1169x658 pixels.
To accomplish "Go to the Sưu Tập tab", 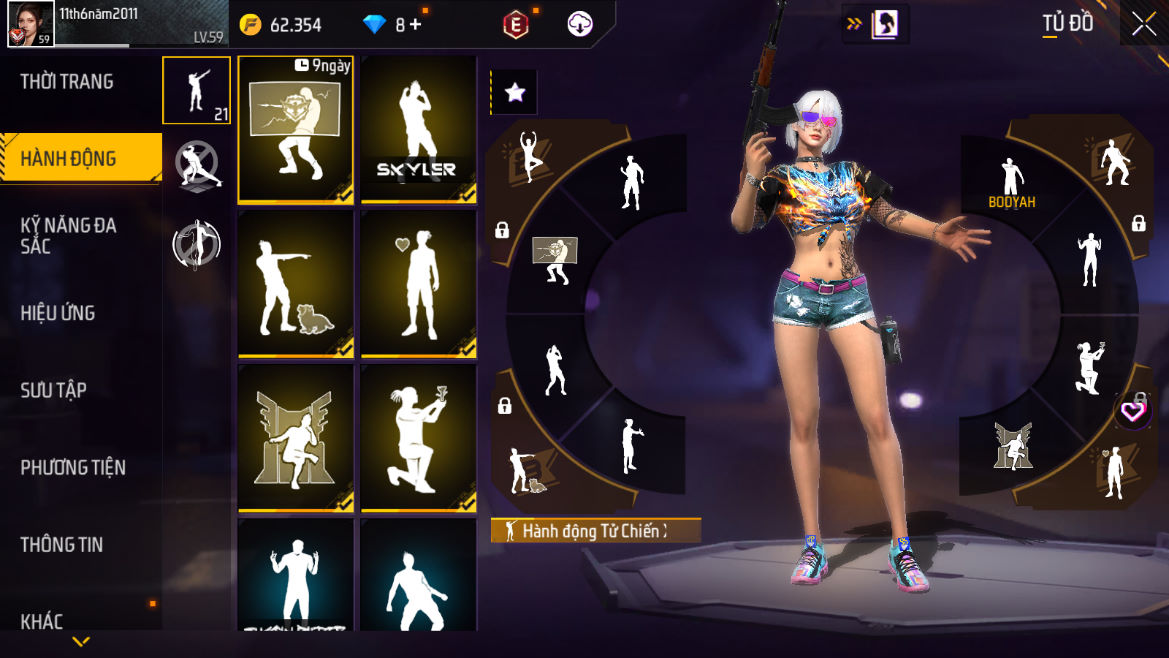I will pyautogui.click(x=54, y=390).
